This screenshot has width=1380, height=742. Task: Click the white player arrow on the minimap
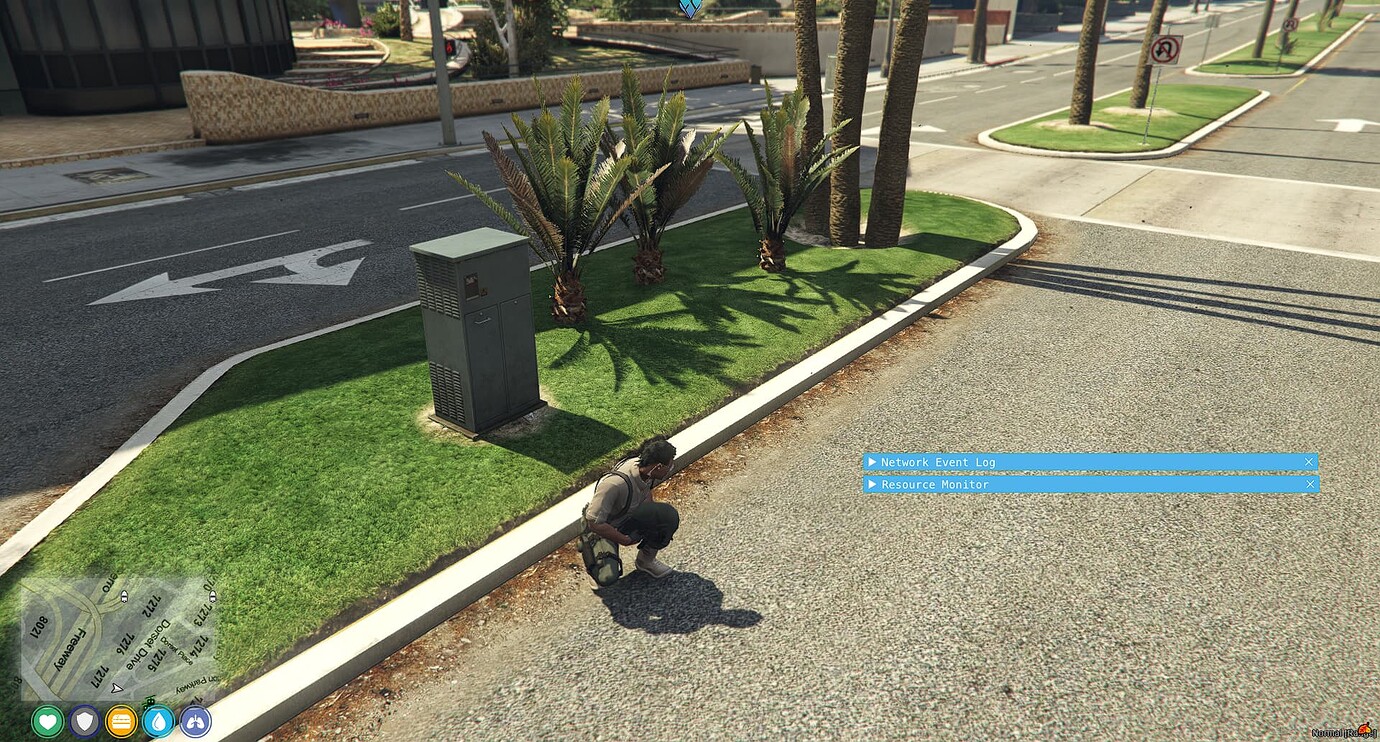(x=115, y=688)
